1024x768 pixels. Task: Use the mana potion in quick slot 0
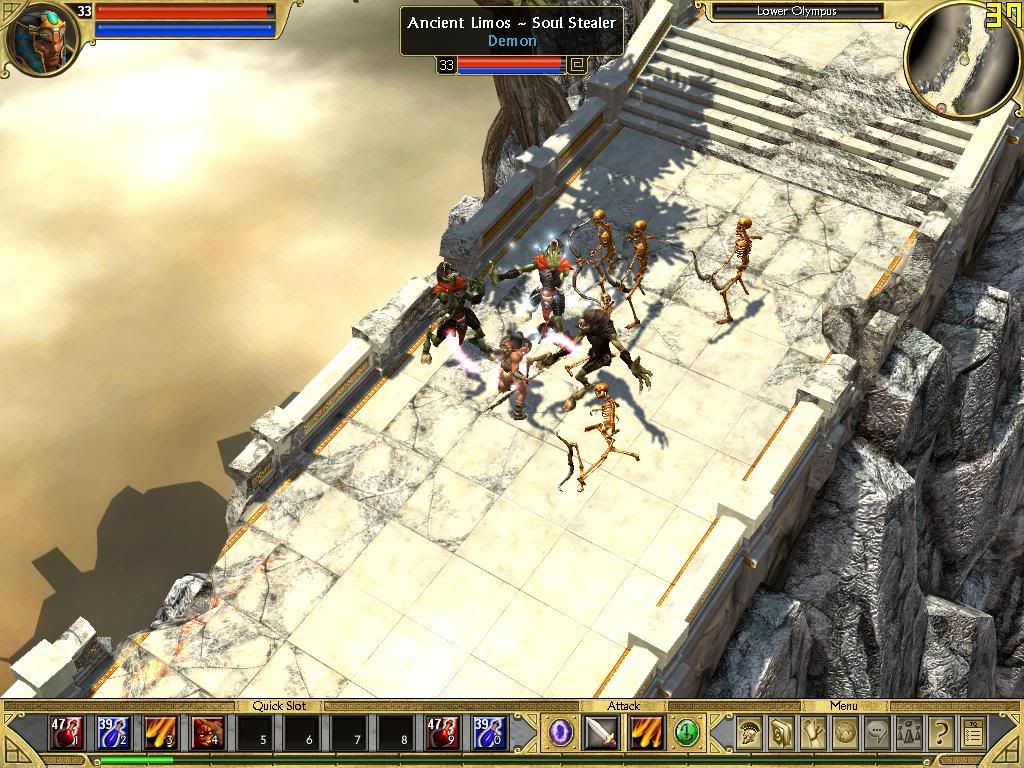489,733
